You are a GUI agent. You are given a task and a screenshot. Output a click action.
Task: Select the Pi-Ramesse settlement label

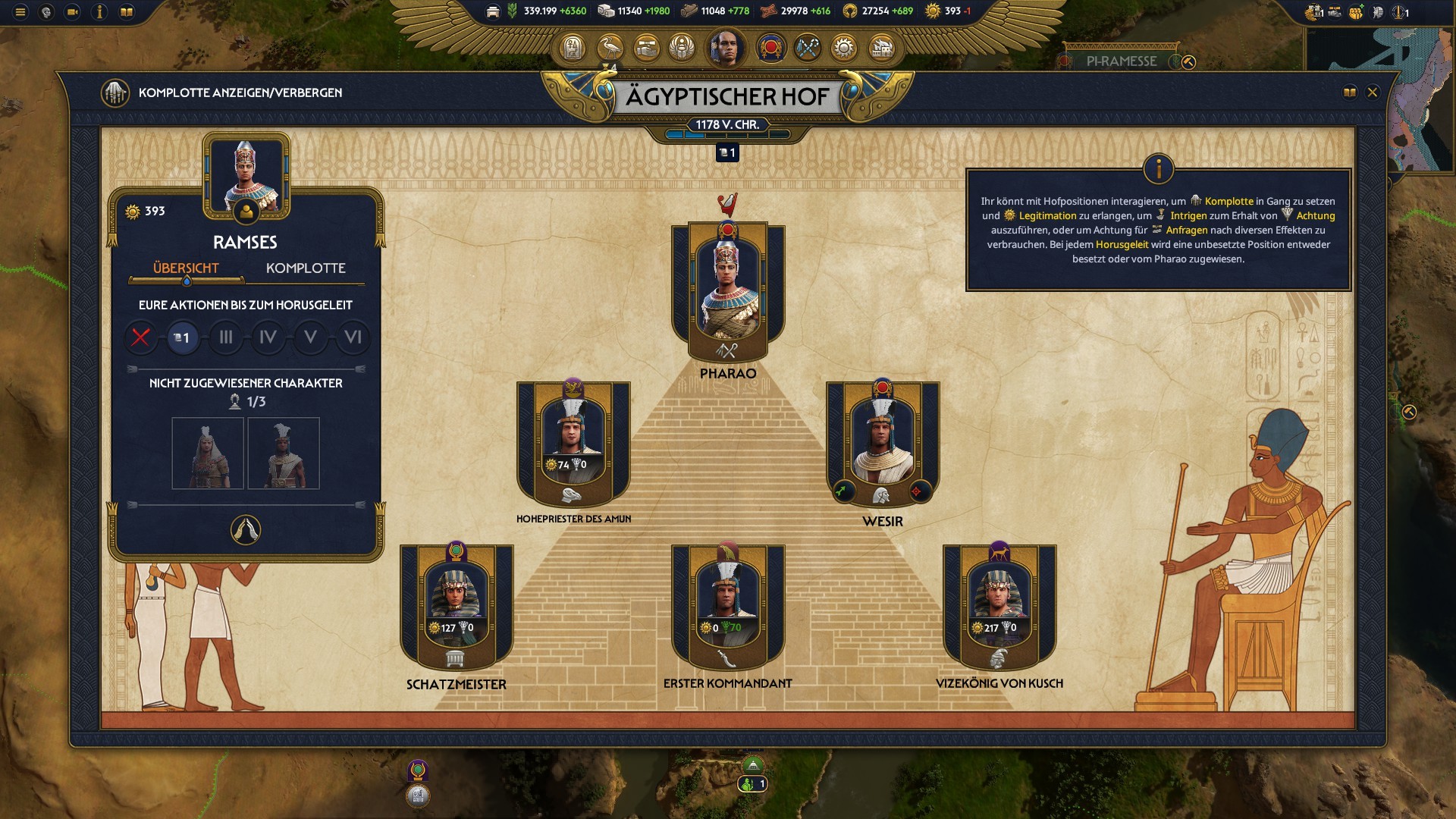point(1122,61)
